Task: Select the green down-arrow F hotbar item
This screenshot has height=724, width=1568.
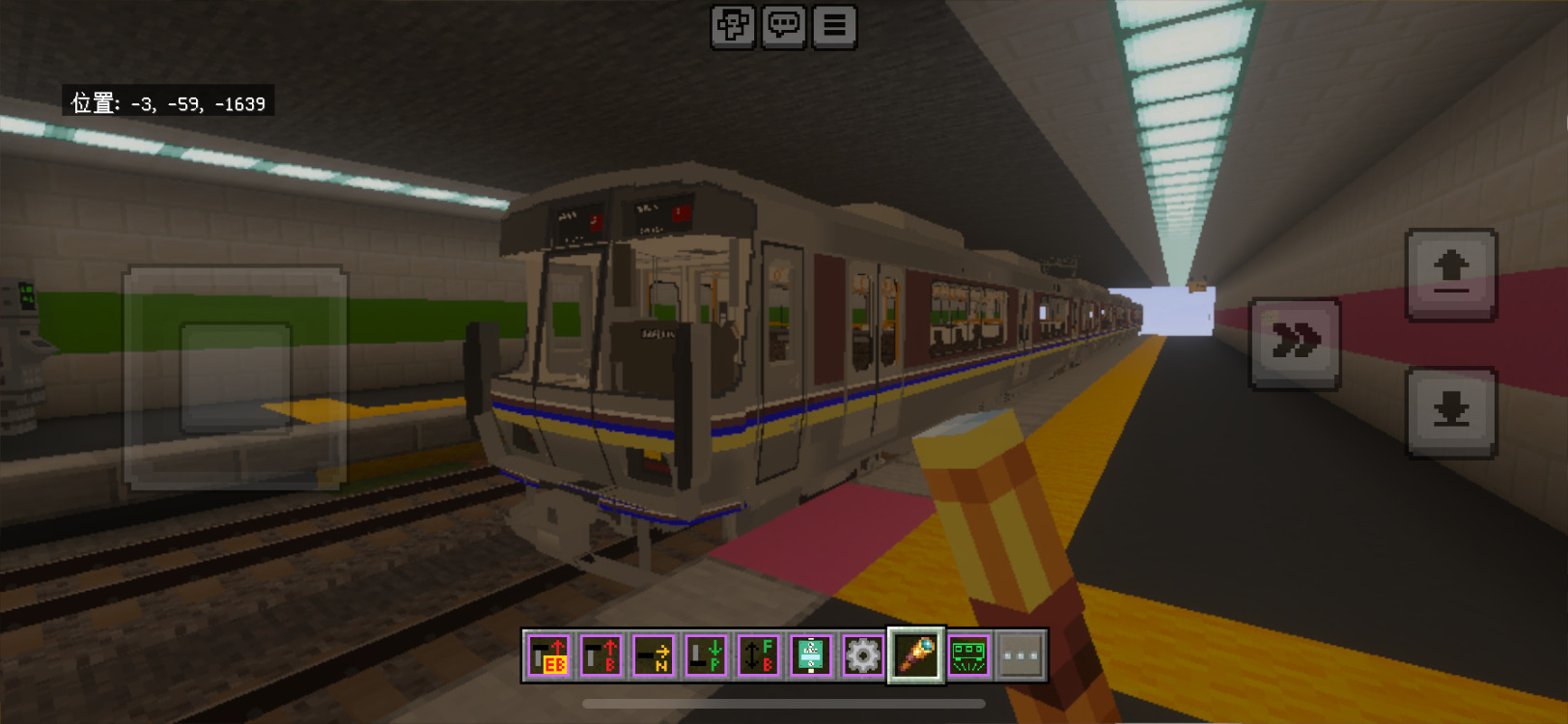Action: pos(706,656)
